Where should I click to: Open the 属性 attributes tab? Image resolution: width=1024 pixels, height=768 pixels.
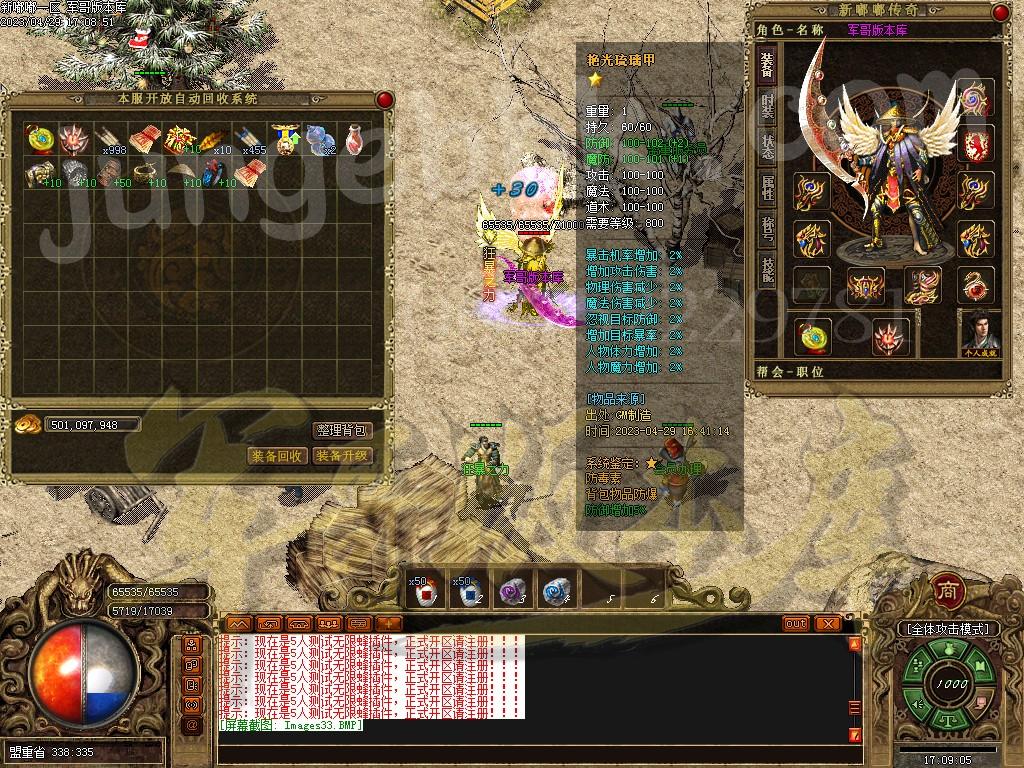[x=767, y=188]
